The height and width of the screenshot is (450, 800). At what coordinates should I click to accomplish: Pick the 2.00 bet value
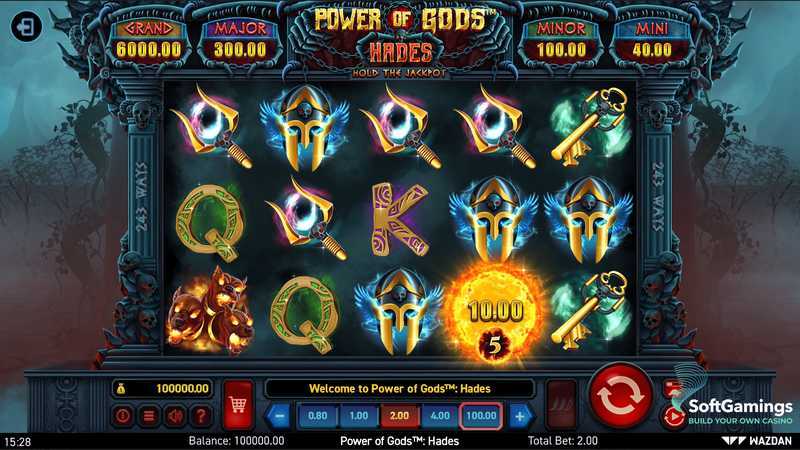(x=399, y=415)
